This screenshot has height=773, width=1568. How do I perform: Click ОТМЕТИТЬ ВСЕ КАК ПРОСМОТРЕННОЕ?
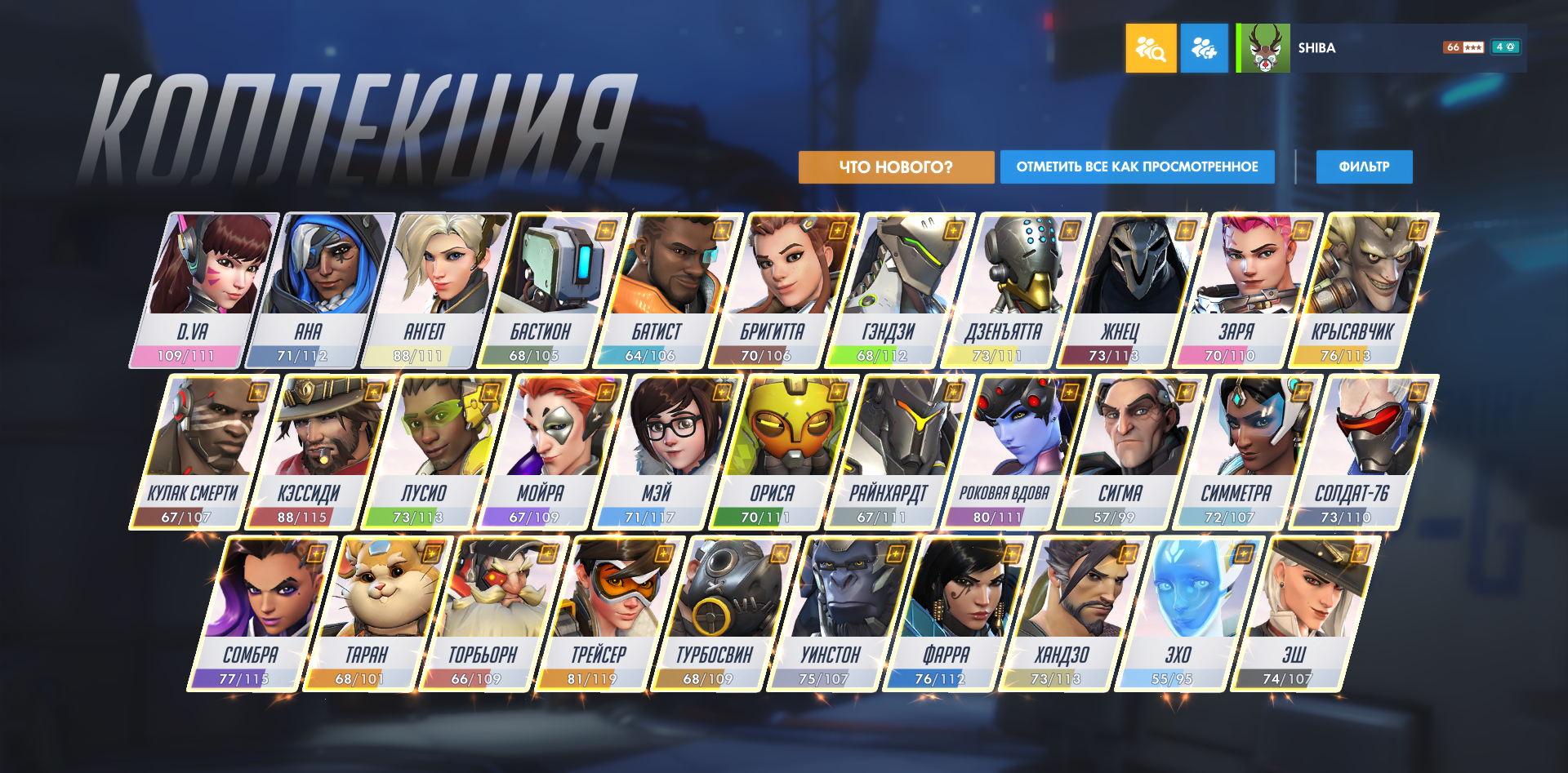(1137, 167)
